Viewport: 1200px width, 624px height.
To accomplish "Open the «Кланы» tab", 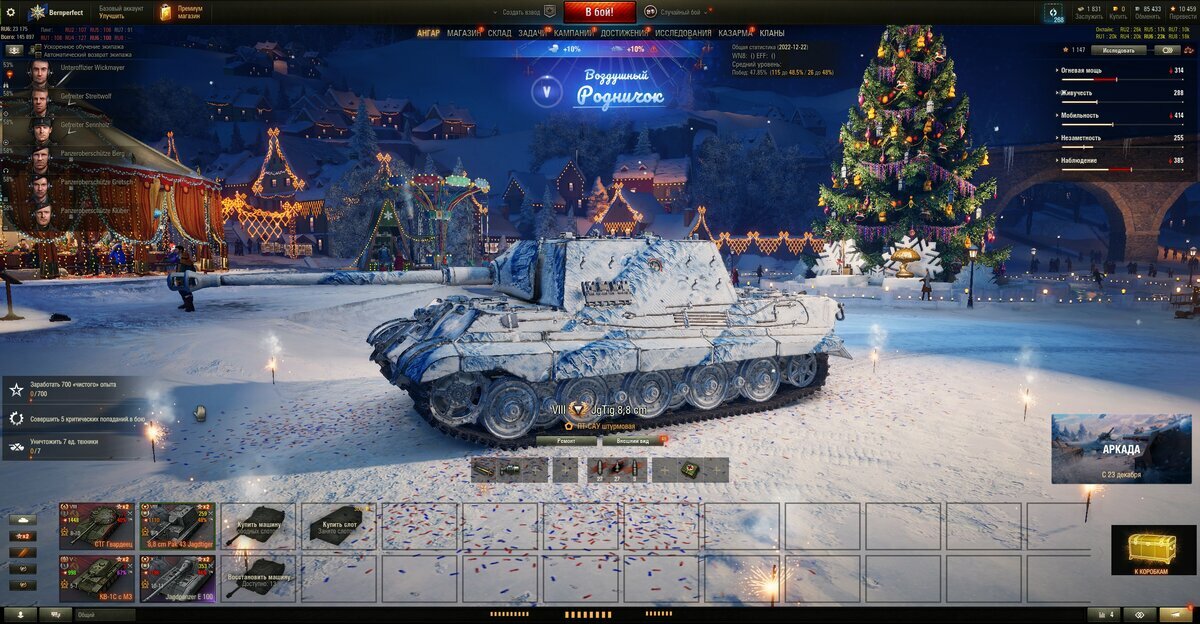I will click(772, 33).
